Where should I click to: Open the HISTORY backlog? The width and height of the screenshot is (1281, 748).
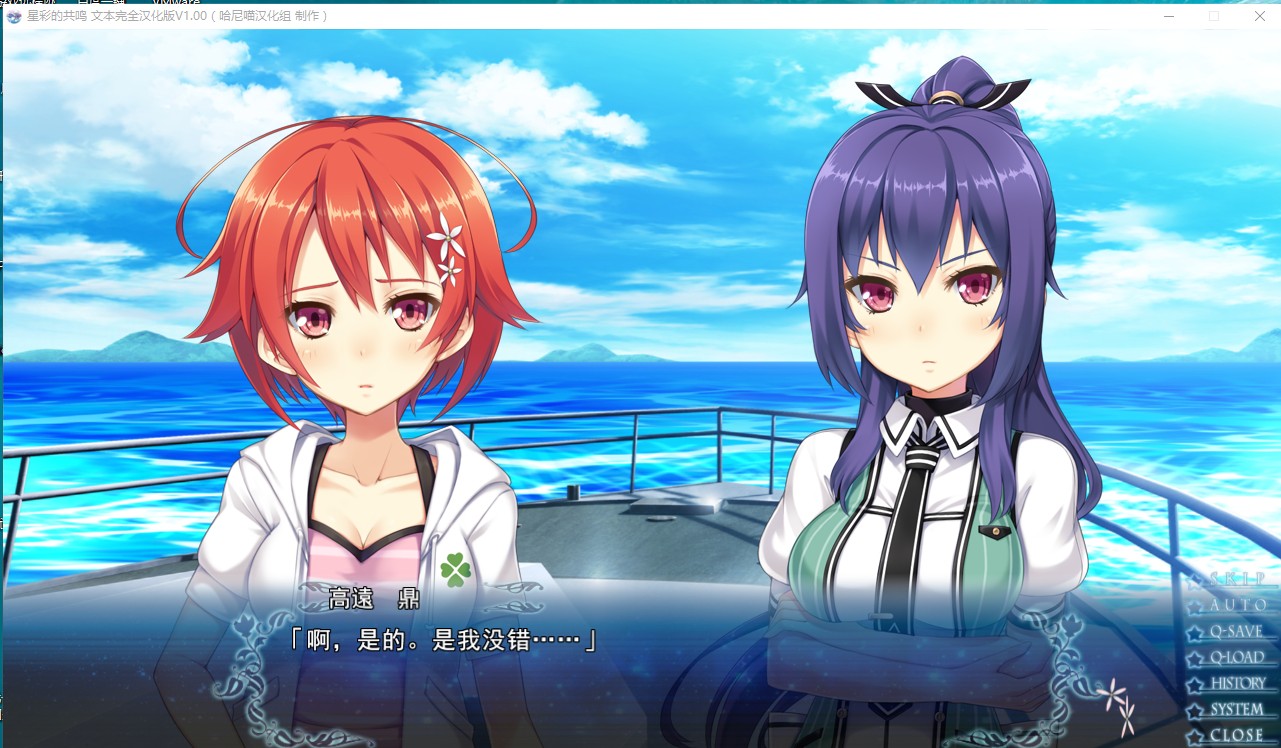point(1237,683)
